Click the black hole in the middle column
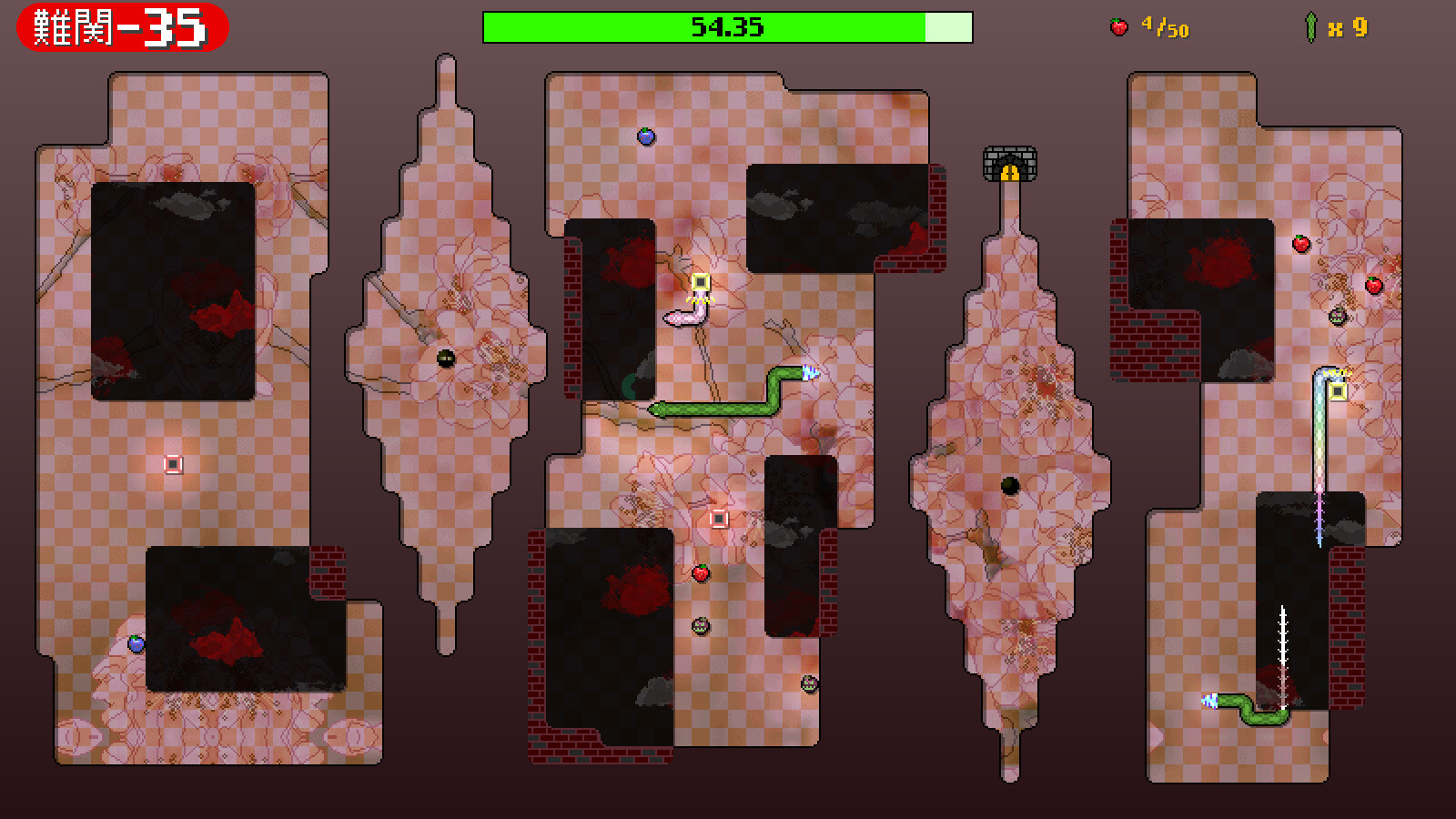Viewport: 1456px width, 819px height. coord(1008,485)
